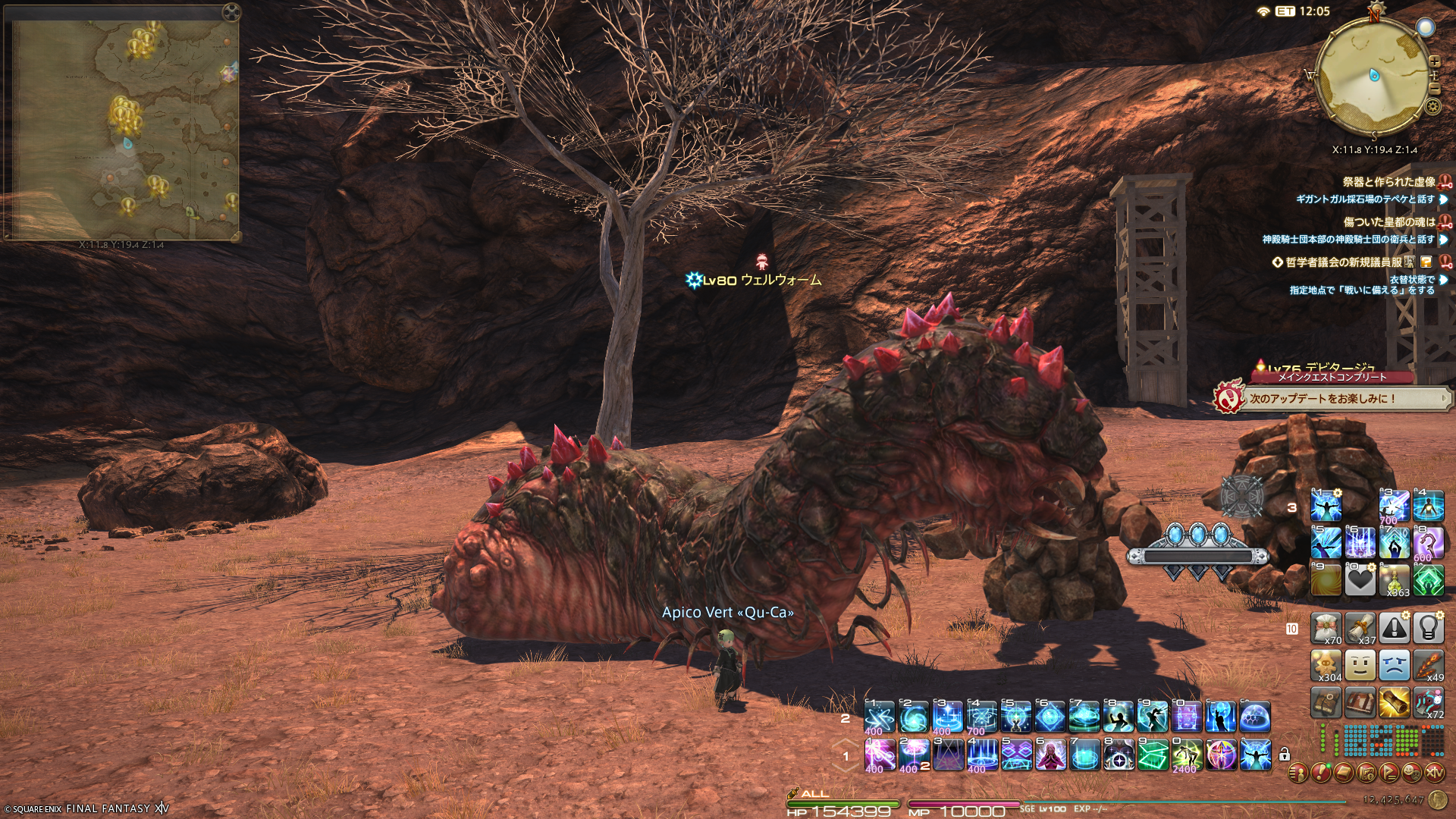Select the 祭器と作られた虚像 quest entry
Screen dimensions: 1456x819
(x=1389, y=182)
